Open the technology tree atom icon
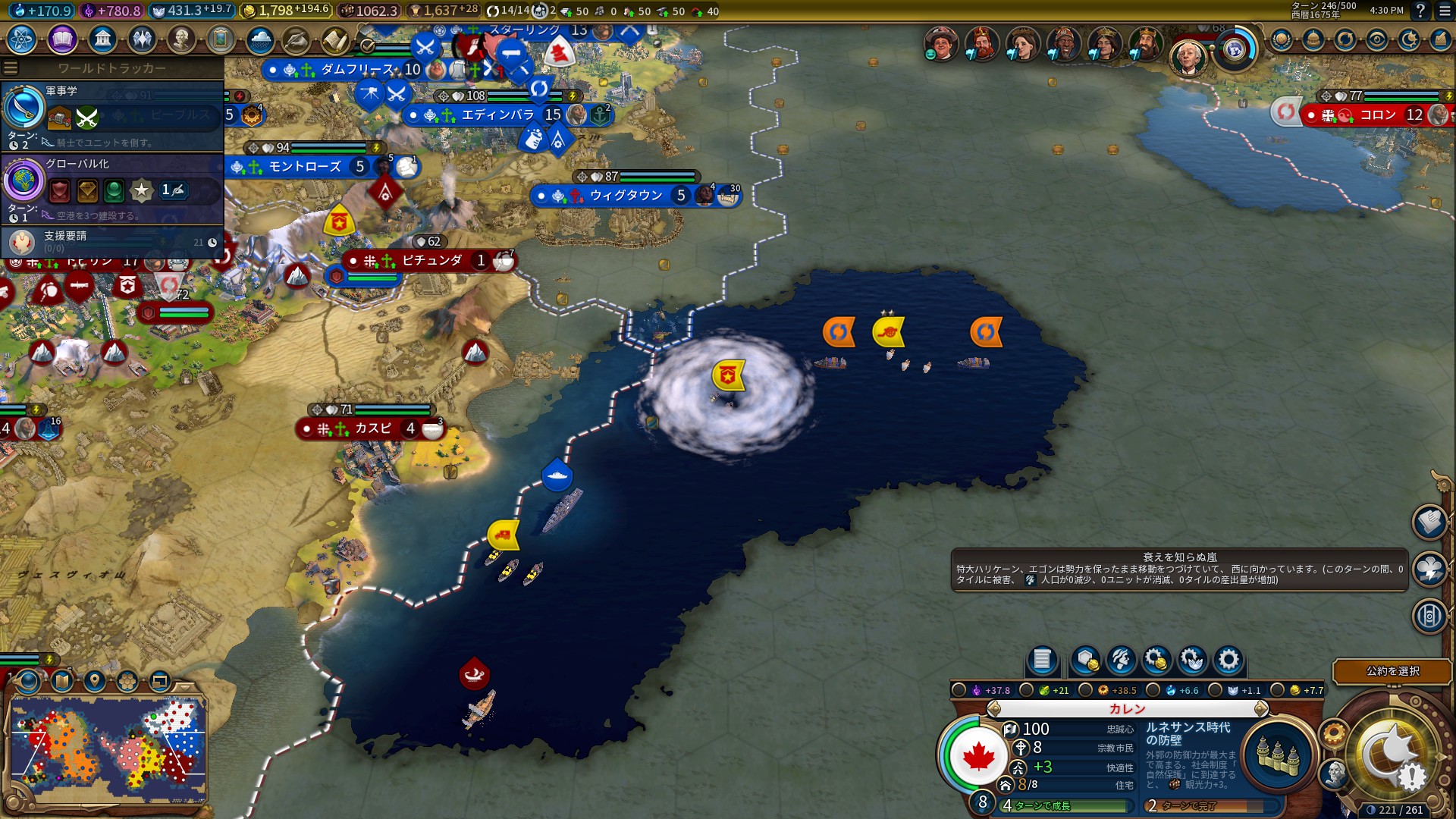Image resolution: width=1456 pixels, height=819 pixels. [22, 39]
